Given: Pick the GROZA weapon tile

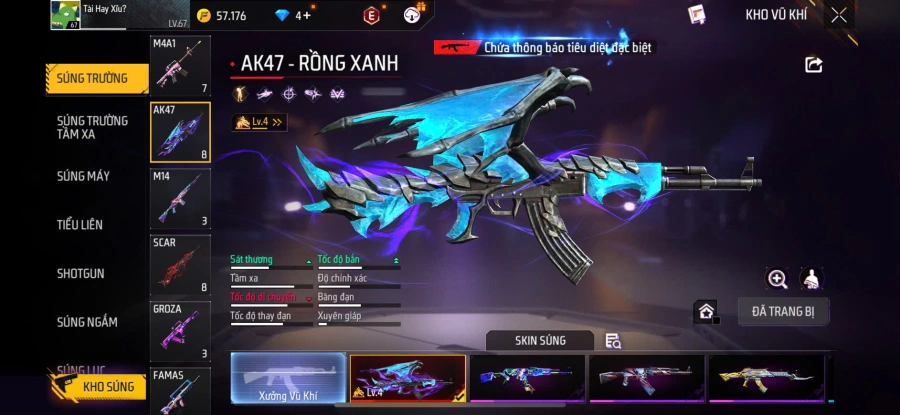Looking at the screenshot, I should click(180, 330).
